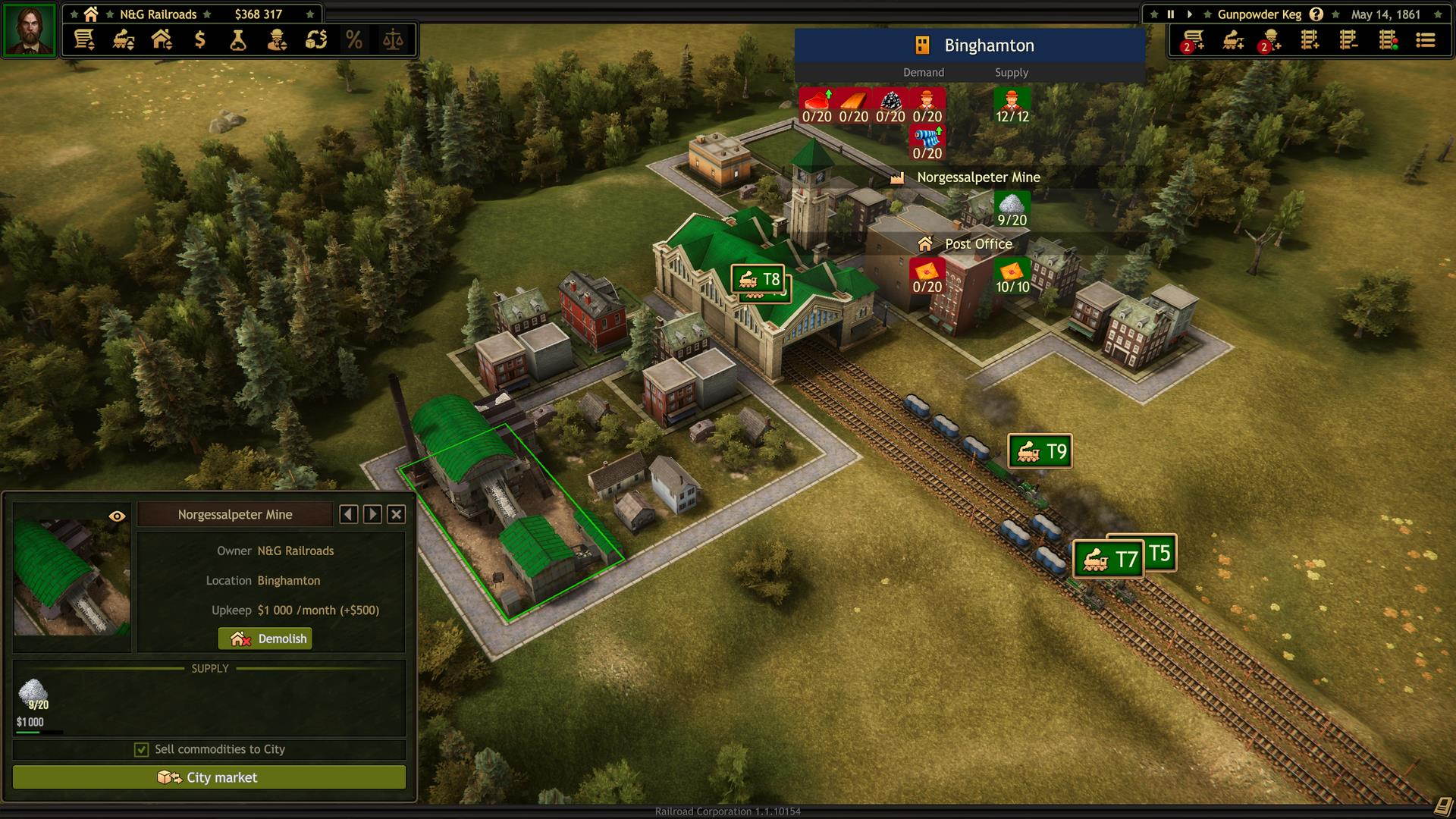The image size is (1456, 819).
Task: Open the buy locomotive icon
Action: 1232,42
